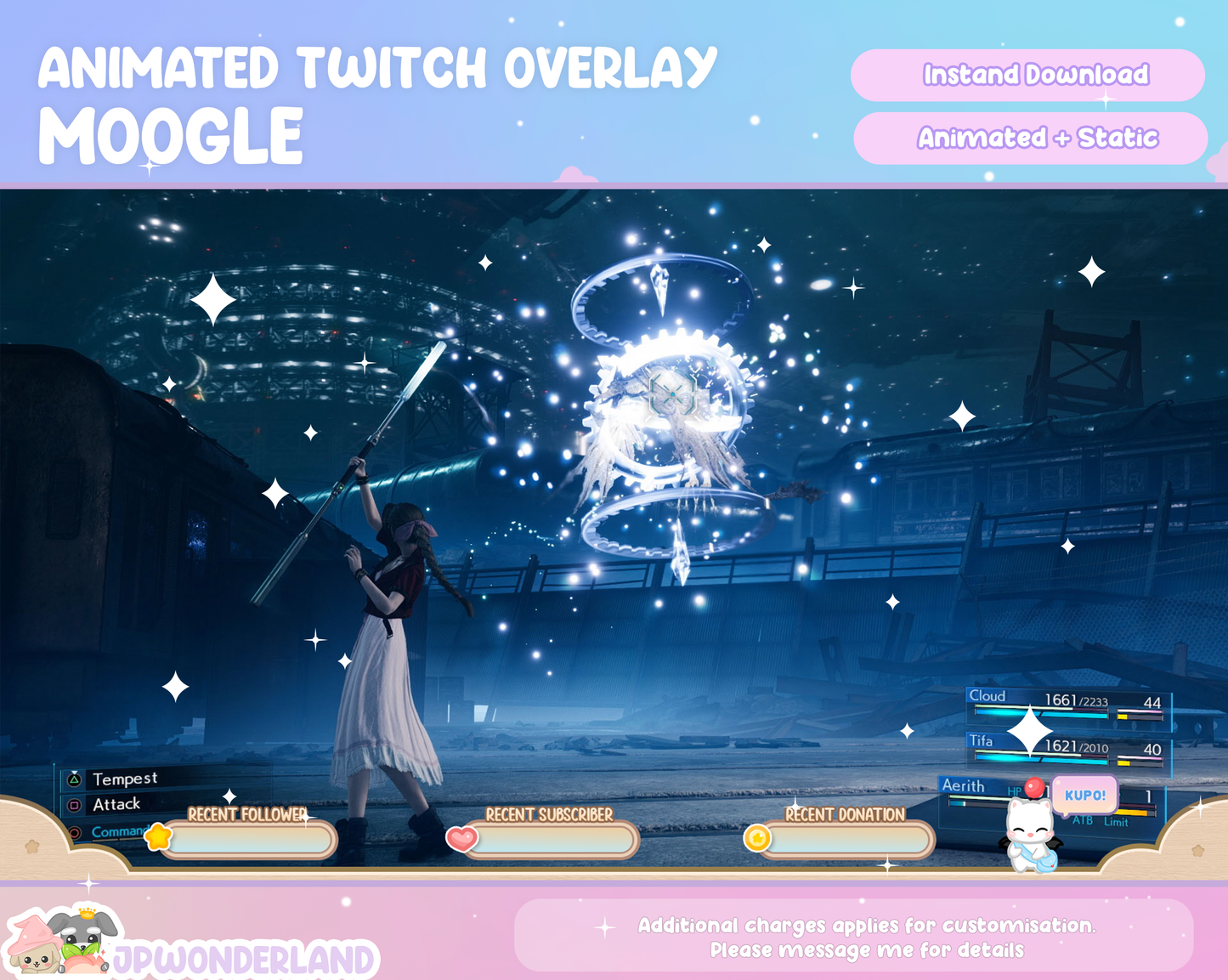Click the red circle button icon next to Command
1228x980 pixels.
pyautogui.click(x=74, y=831)
